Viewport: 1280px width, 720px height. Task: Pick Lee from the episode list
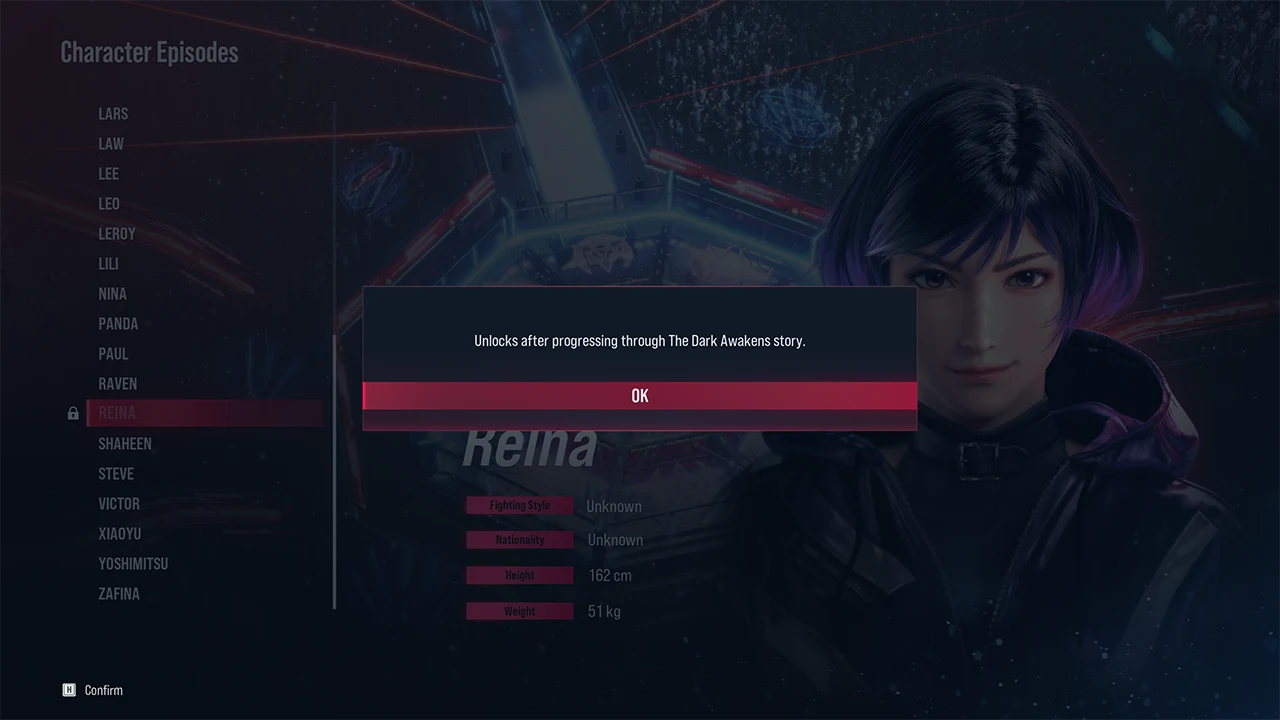pos(109,174)
